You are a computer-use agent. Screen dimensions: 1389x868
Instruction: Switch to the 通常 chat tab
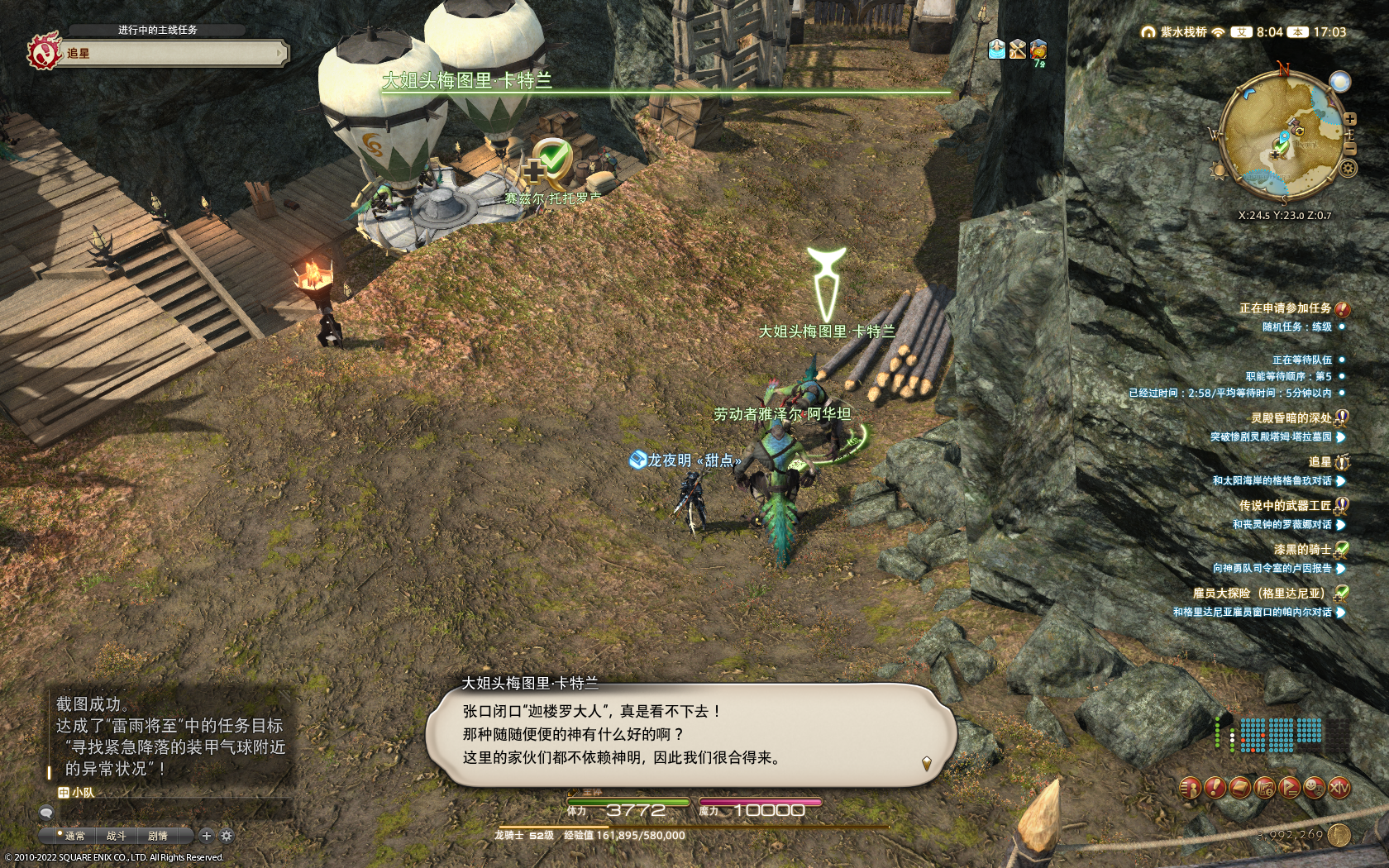[74, 836]
